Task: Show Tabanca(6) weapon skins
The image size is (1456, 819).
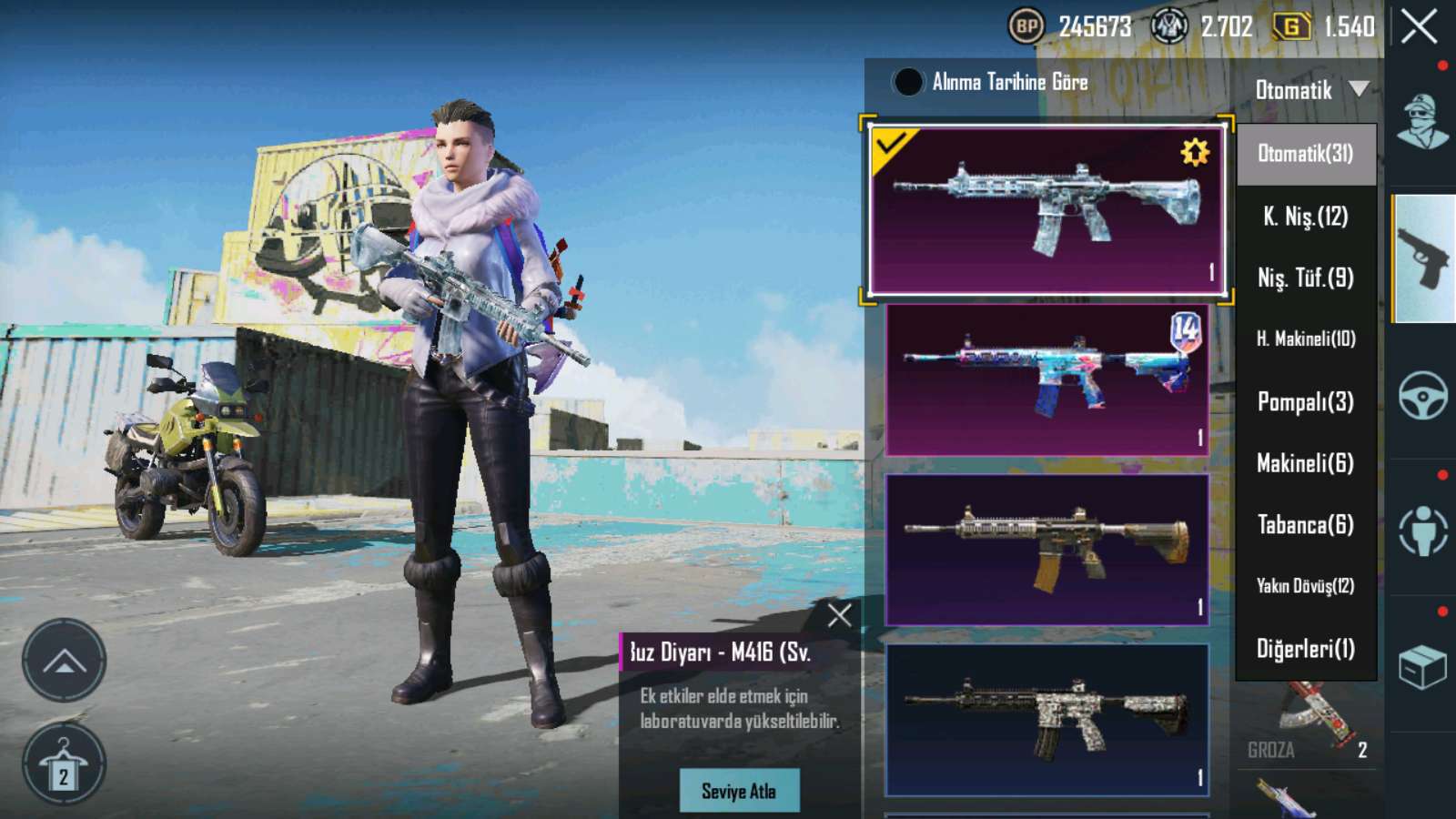Action: click(x=1305, y=525)
